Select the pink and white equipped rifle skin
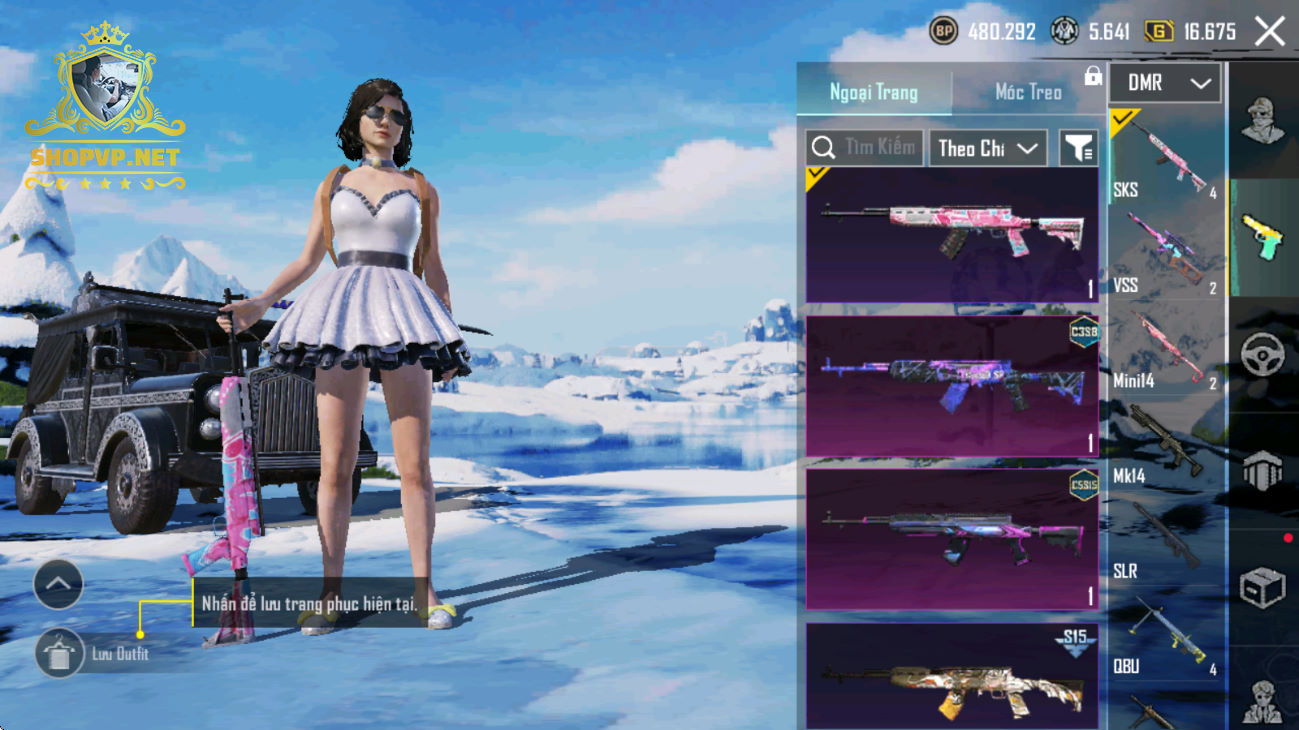The image size is (1299, 730). [951, 235]
